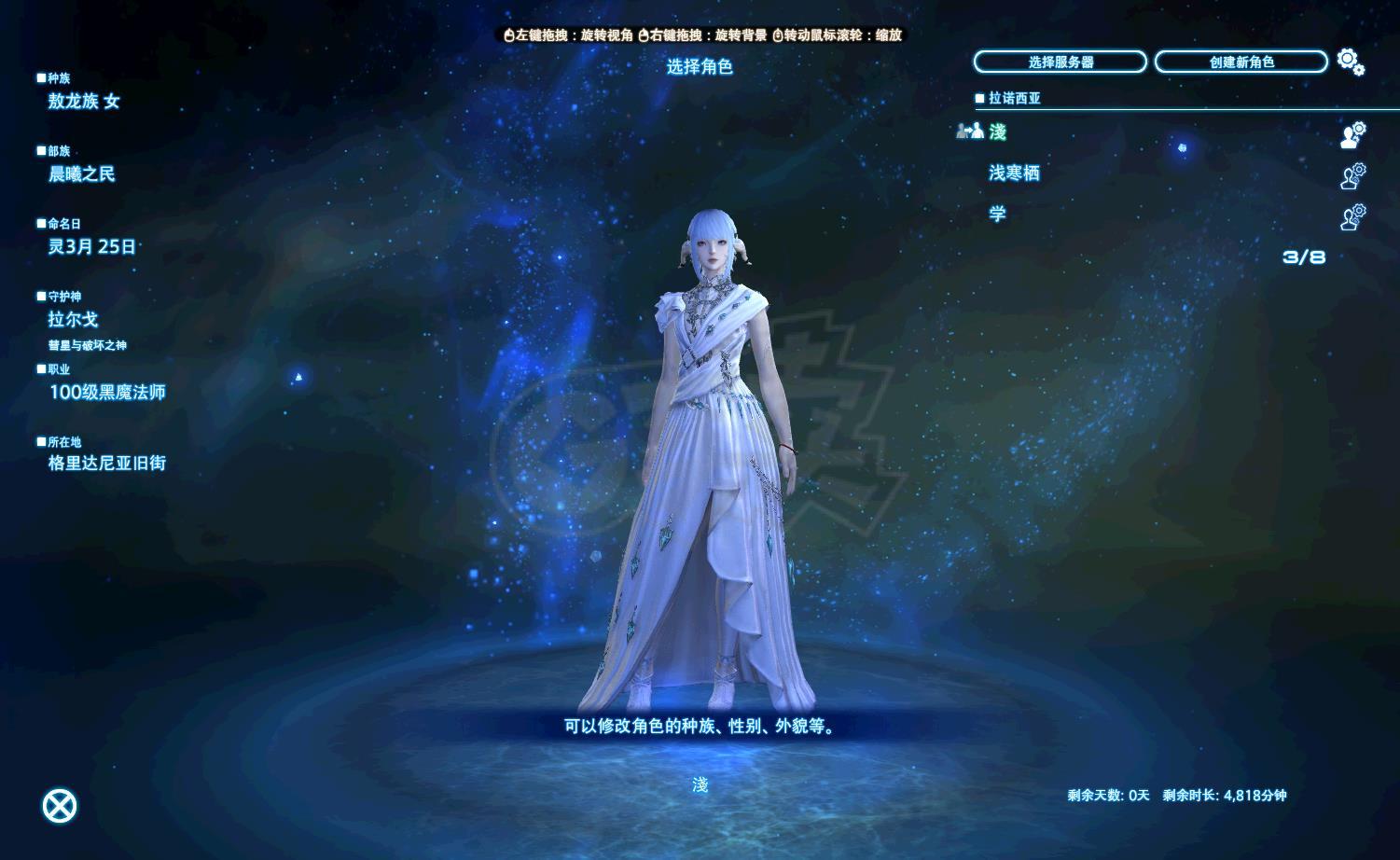Open character options icon for 淺

tap(1352, 134)
